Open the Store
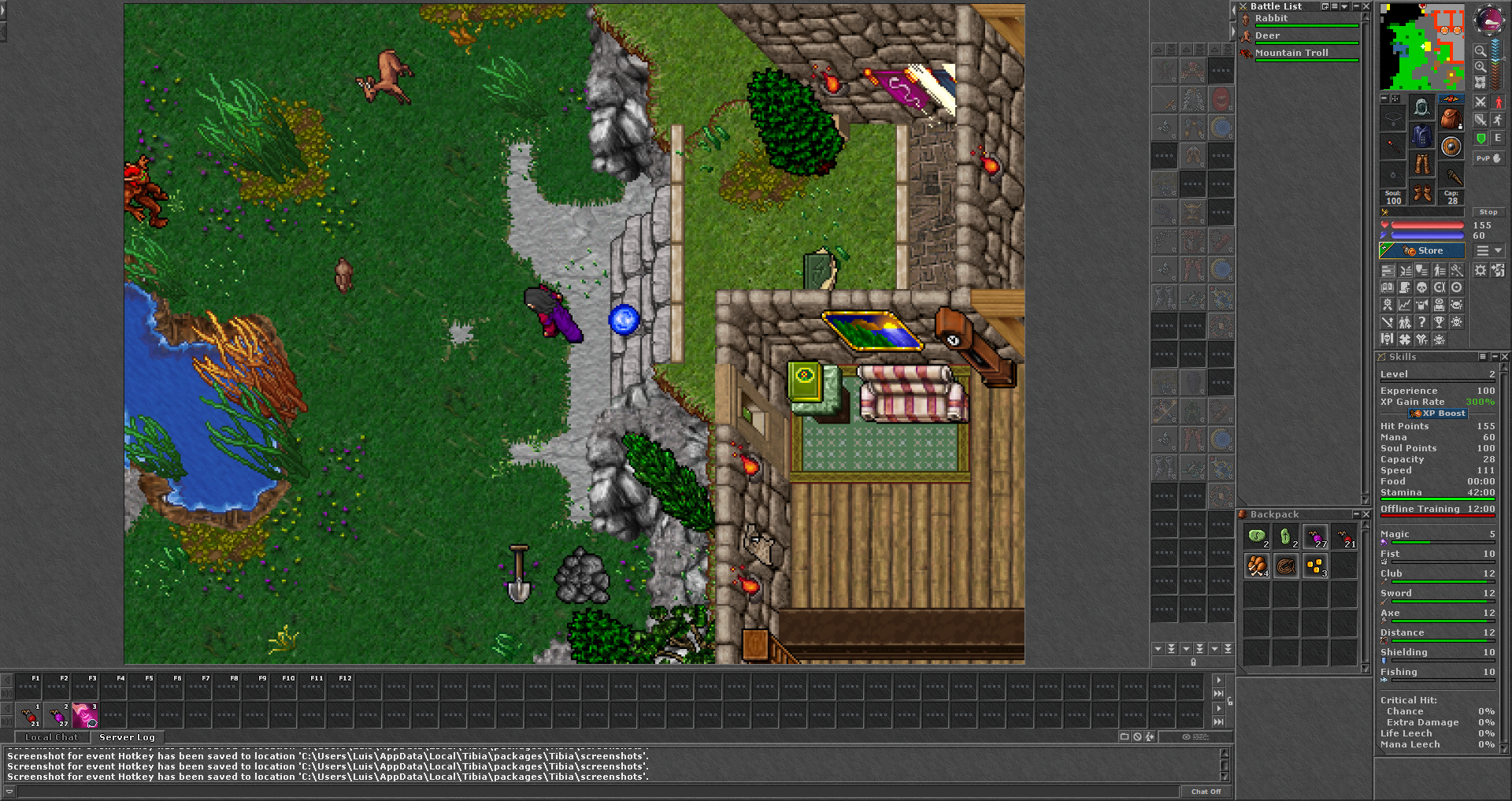The image size is (1512, 801). pyautogui.click(x=1422, y=250)
